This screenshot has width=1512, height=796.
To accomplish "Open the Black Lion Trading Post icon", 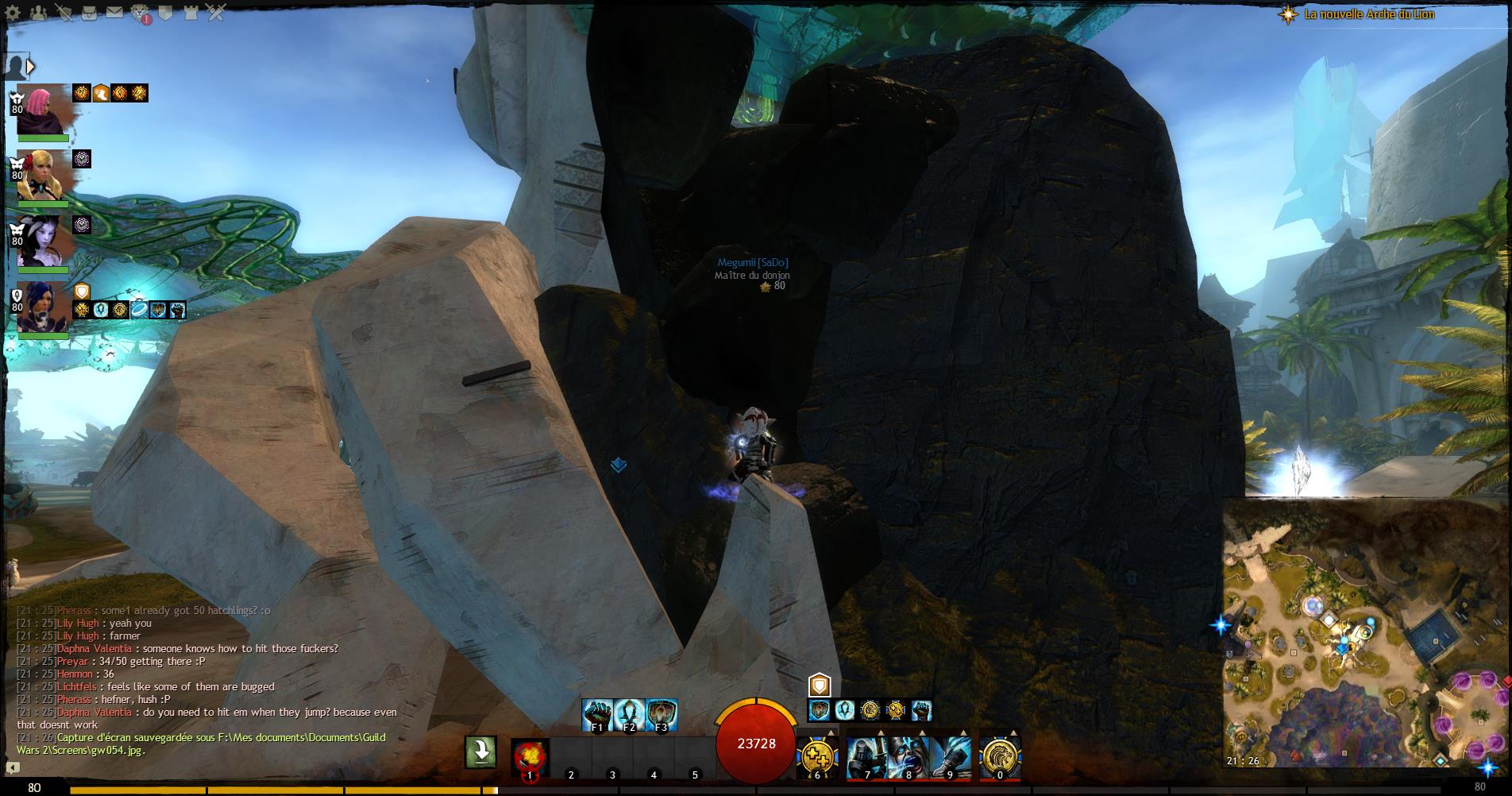I will 140,13.
